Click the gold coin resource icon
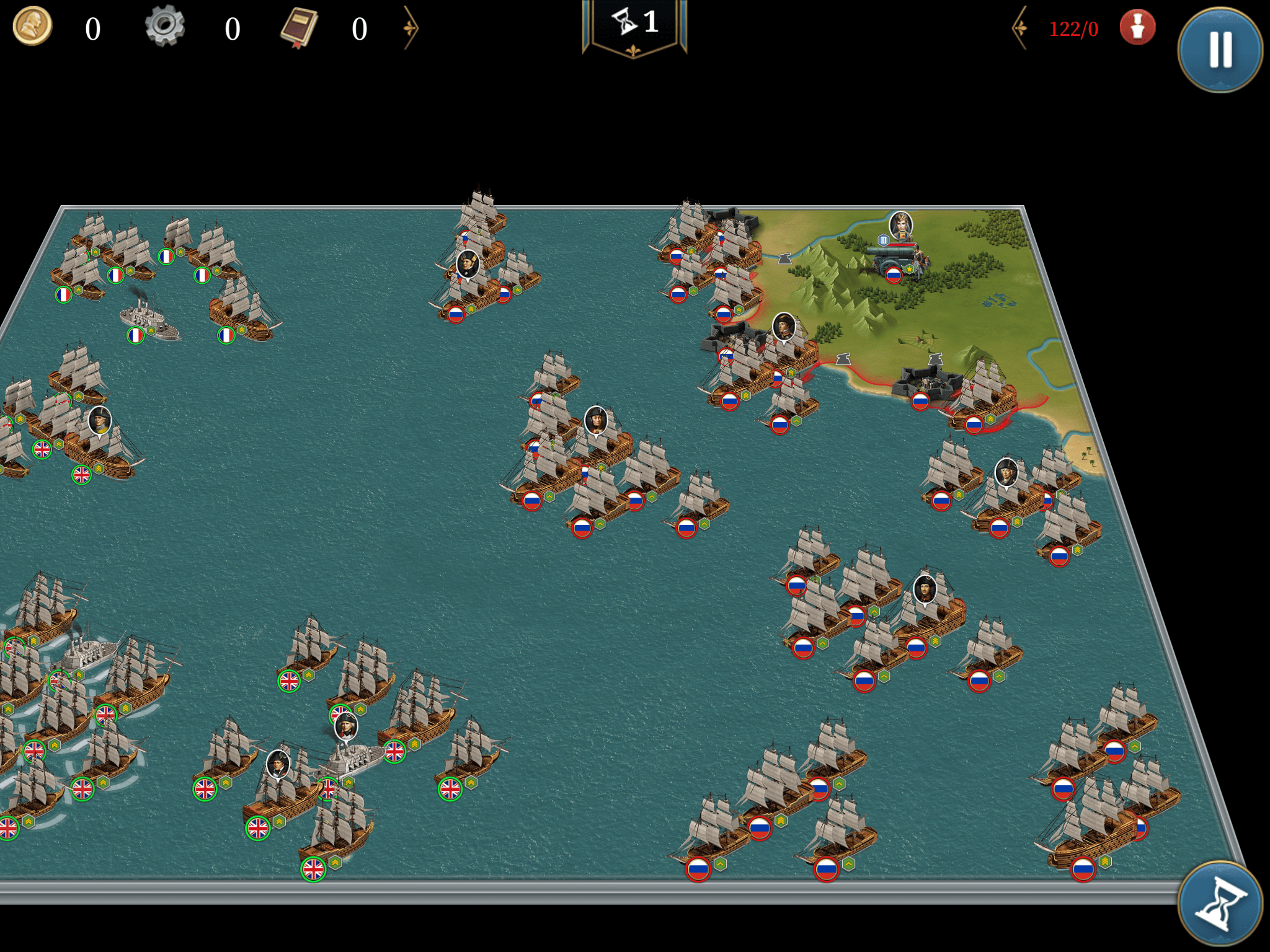Screen dimensions: 1270x952 pos(32,27)
